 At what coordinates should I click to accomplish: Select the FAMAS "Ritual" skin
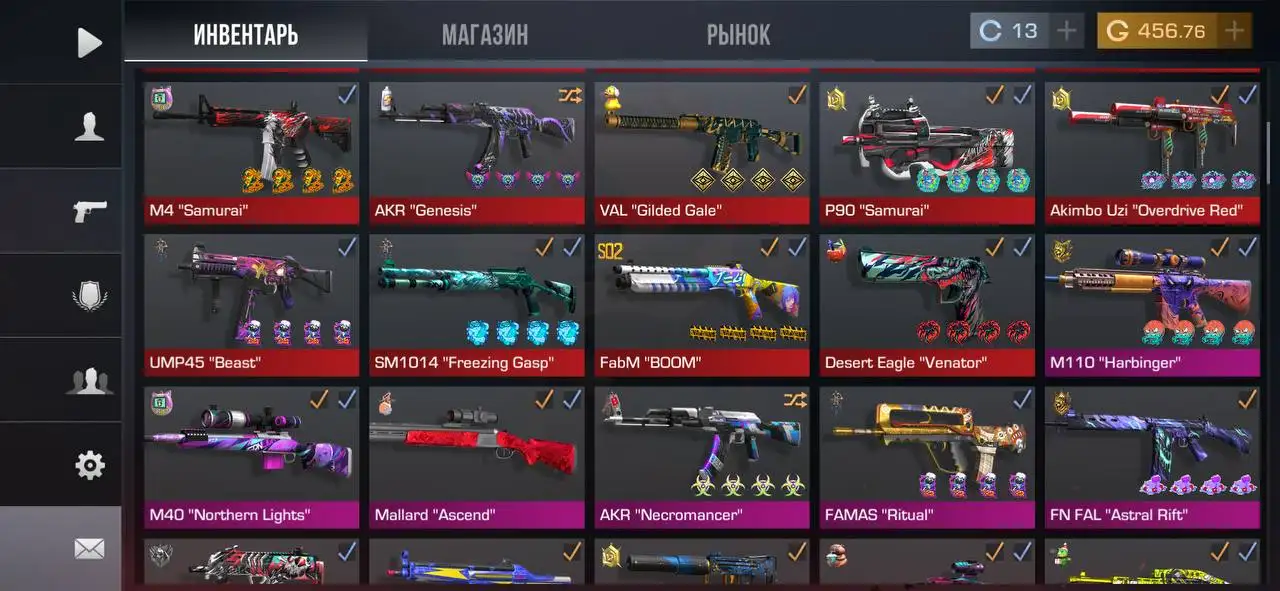pos(927,455)
